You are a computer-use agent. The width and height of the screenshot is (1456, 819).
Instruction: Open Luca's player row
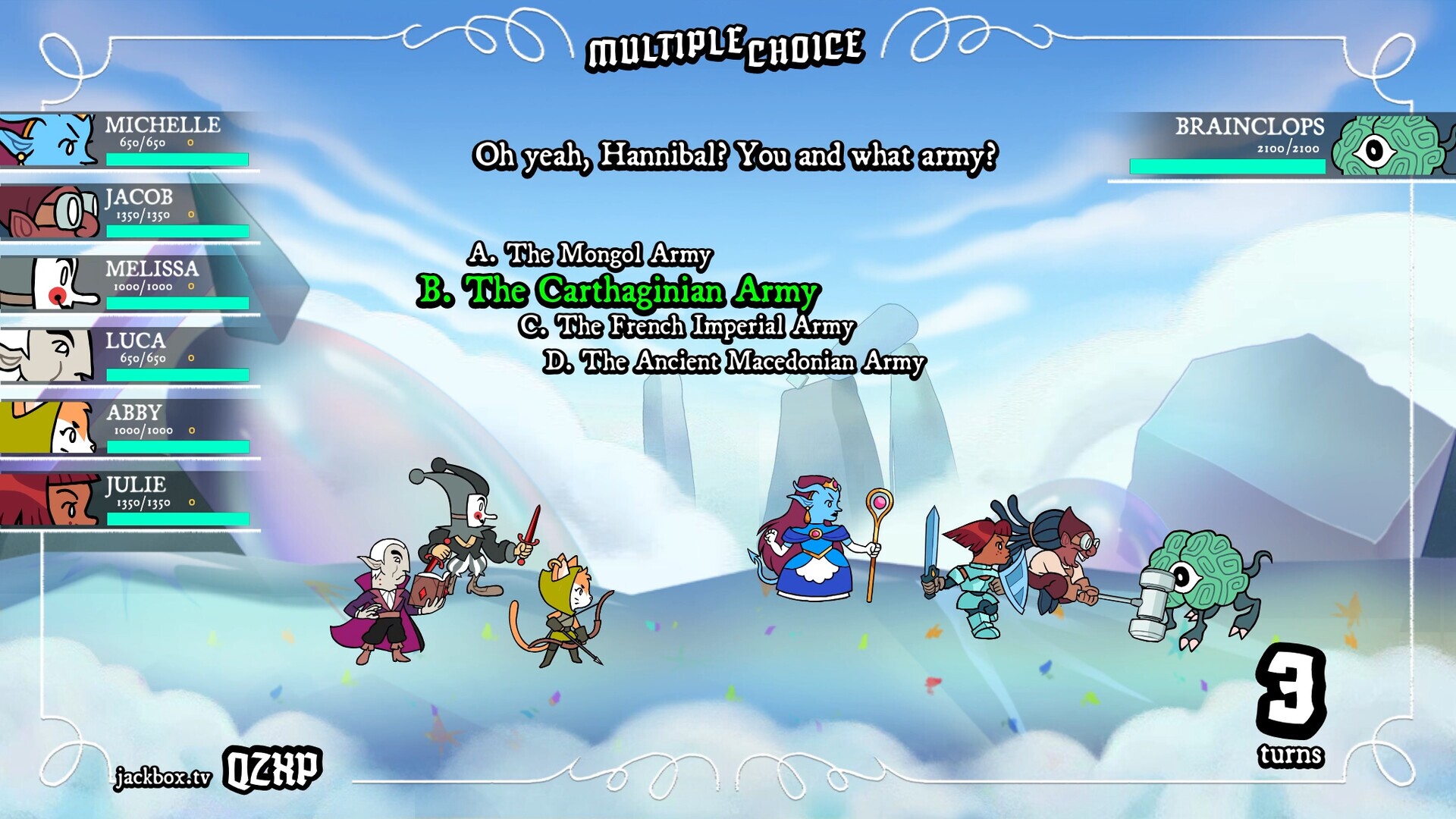[129, 356]
